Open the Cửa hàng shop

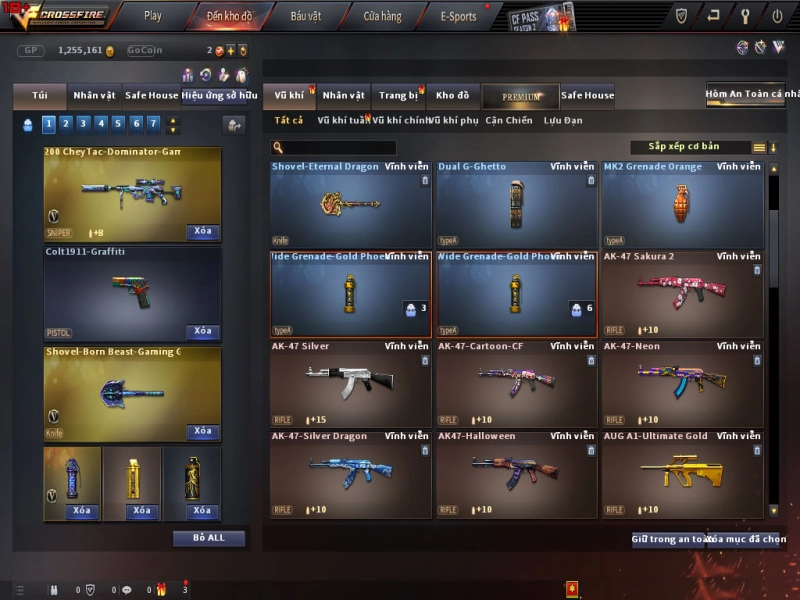pyautogui.click(x=382, y=16)
